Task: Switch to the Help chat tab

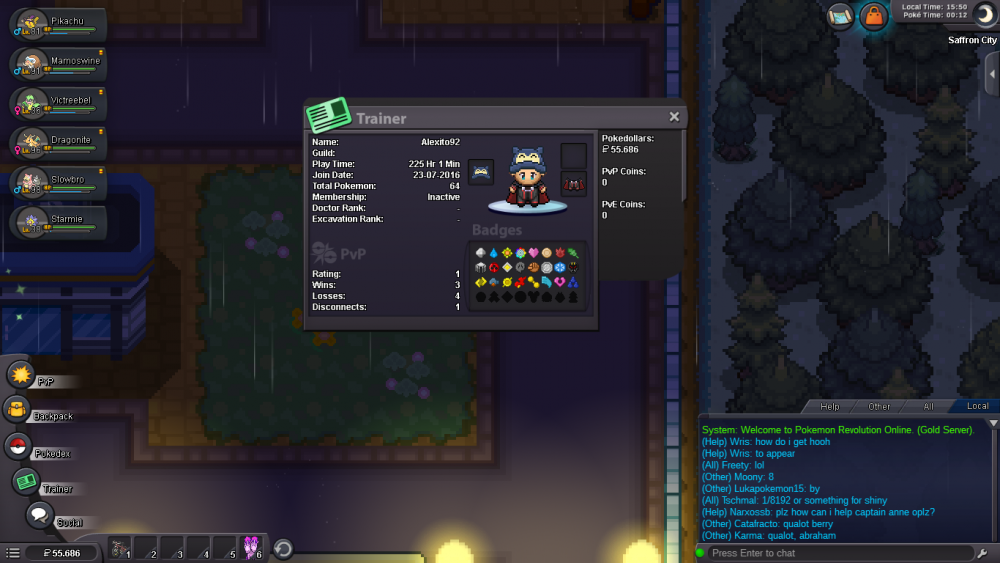Action: [x=830, y=406]
